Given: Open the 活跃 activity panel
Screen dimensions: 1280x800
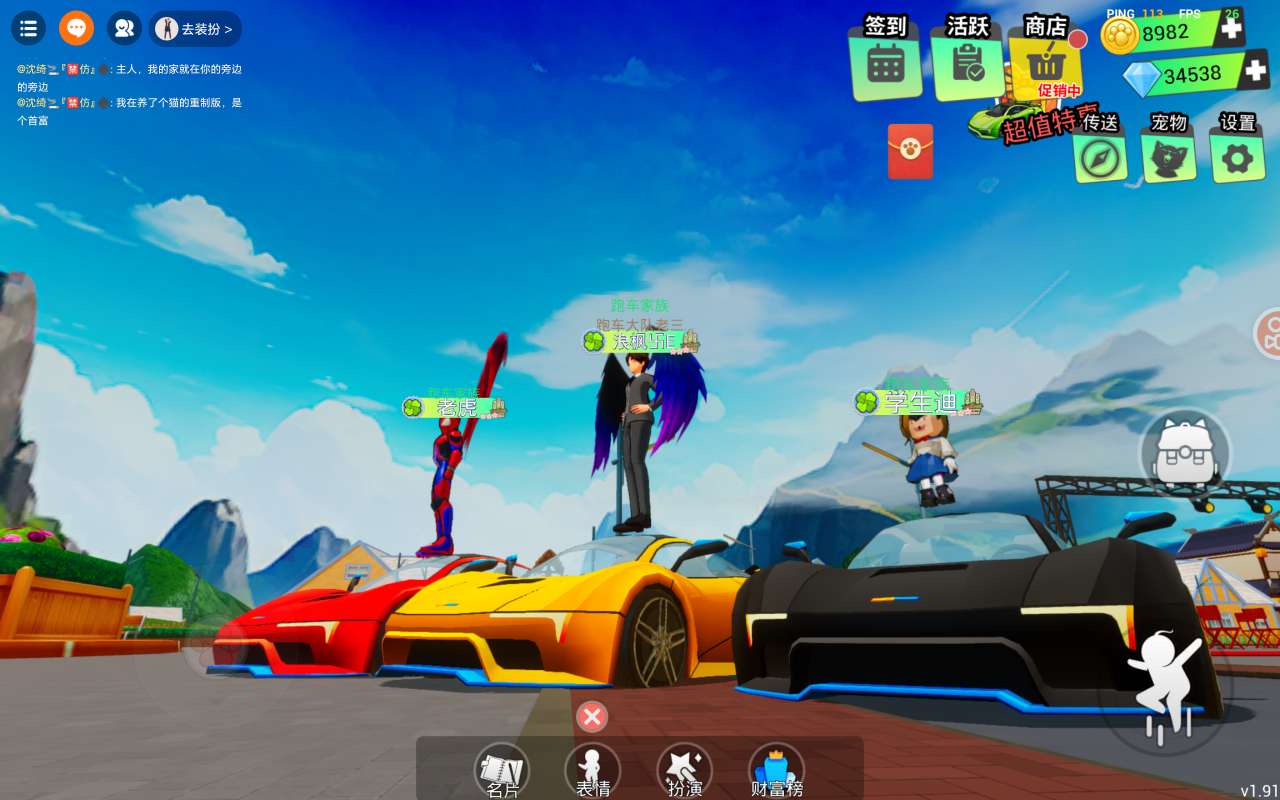Looking at the screenshot, I should coord(967,62).
